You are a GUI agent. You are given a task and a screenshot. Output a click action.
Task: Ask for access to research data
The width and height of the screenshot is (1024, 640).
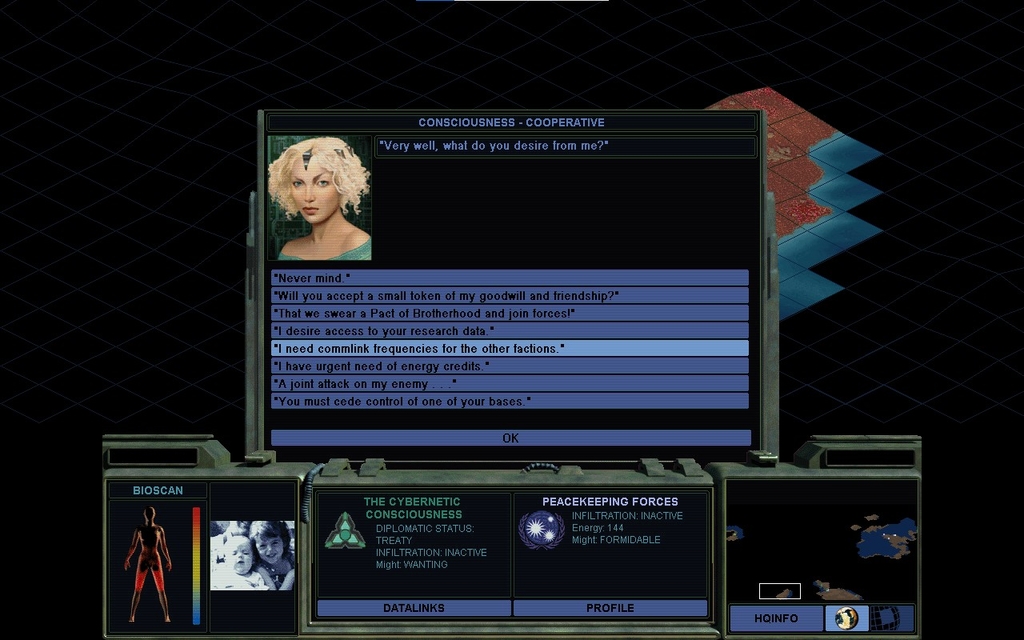[509, 331]
